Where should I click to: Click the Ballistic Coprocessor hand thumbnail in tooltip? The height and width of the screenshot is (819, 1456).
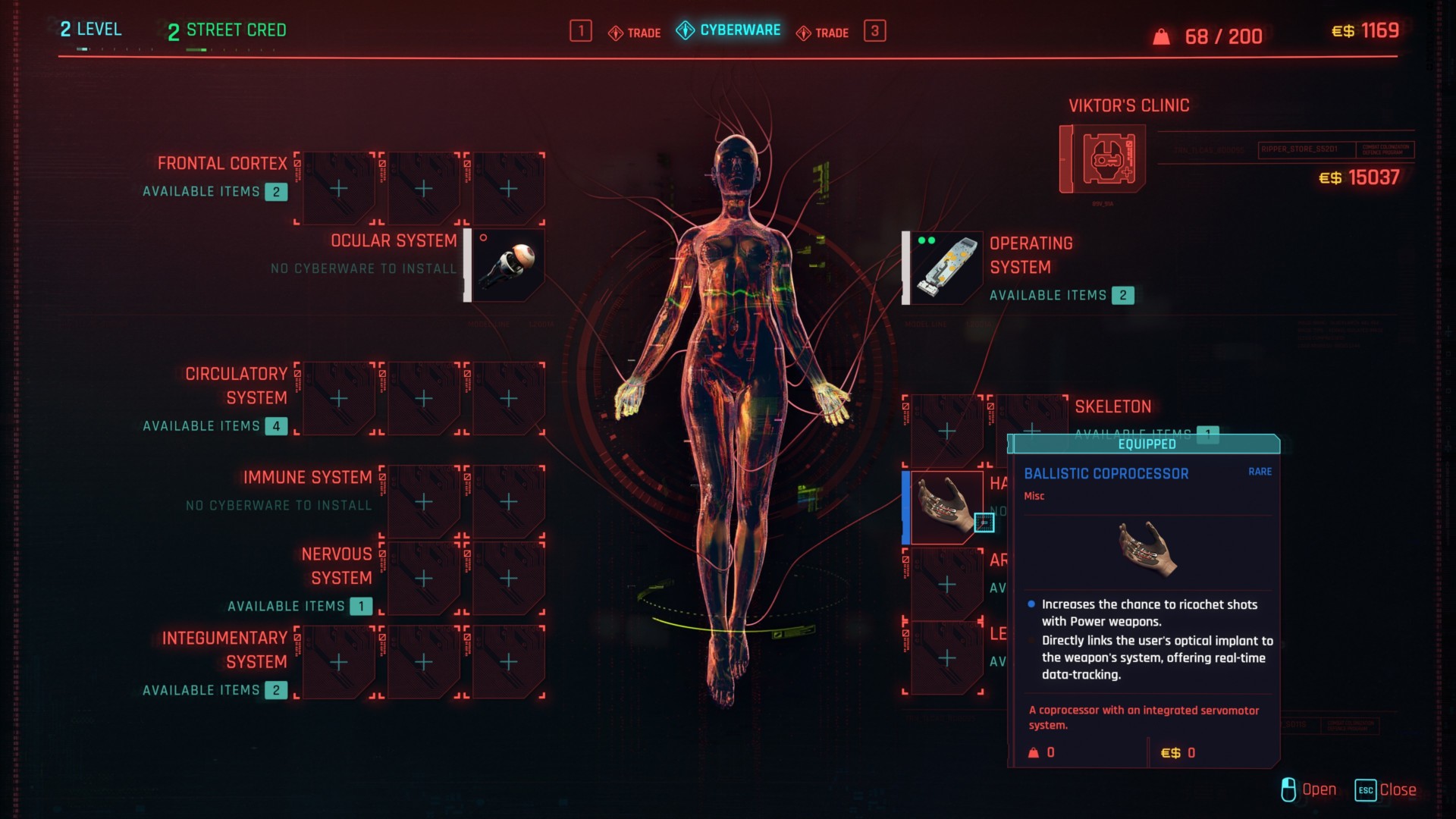(x=1145, y=551)
